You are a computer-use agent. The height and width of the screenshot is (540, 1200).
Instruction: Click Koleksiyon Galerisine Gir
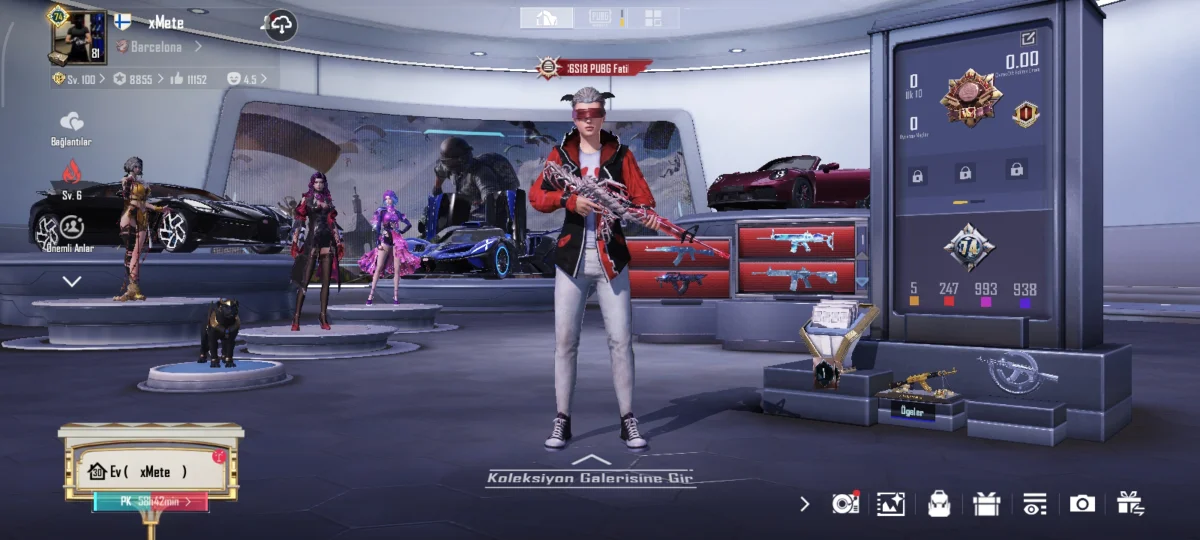tap(591, 477)
